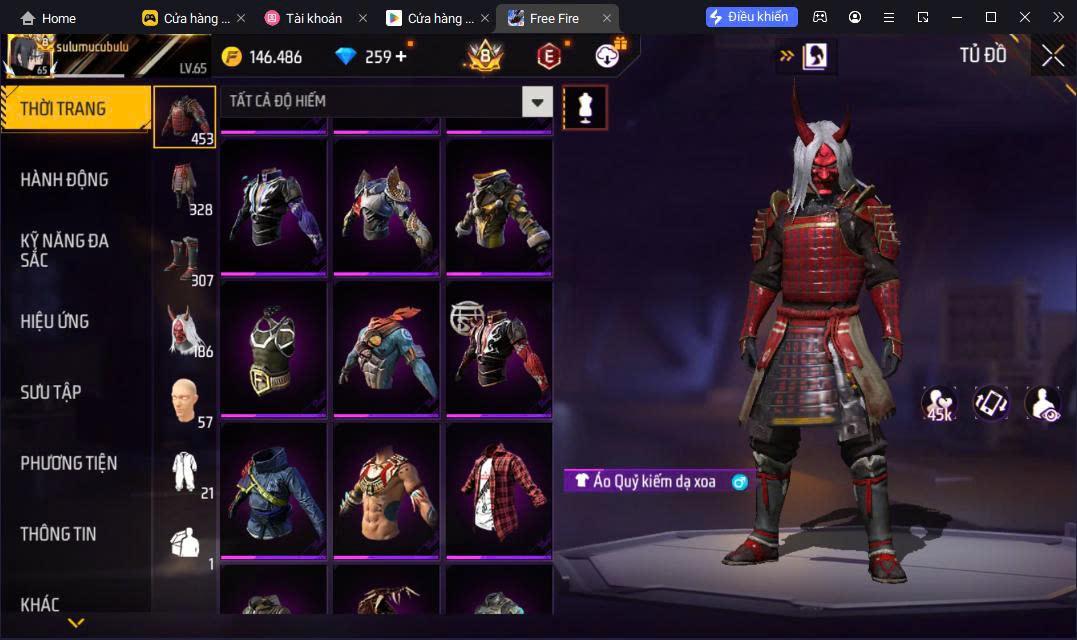The height and width of the screenshot is (640, 1077).
Task: Close the TỦ ĐỒ wardrobe screen
Action: pos(1052,56)
